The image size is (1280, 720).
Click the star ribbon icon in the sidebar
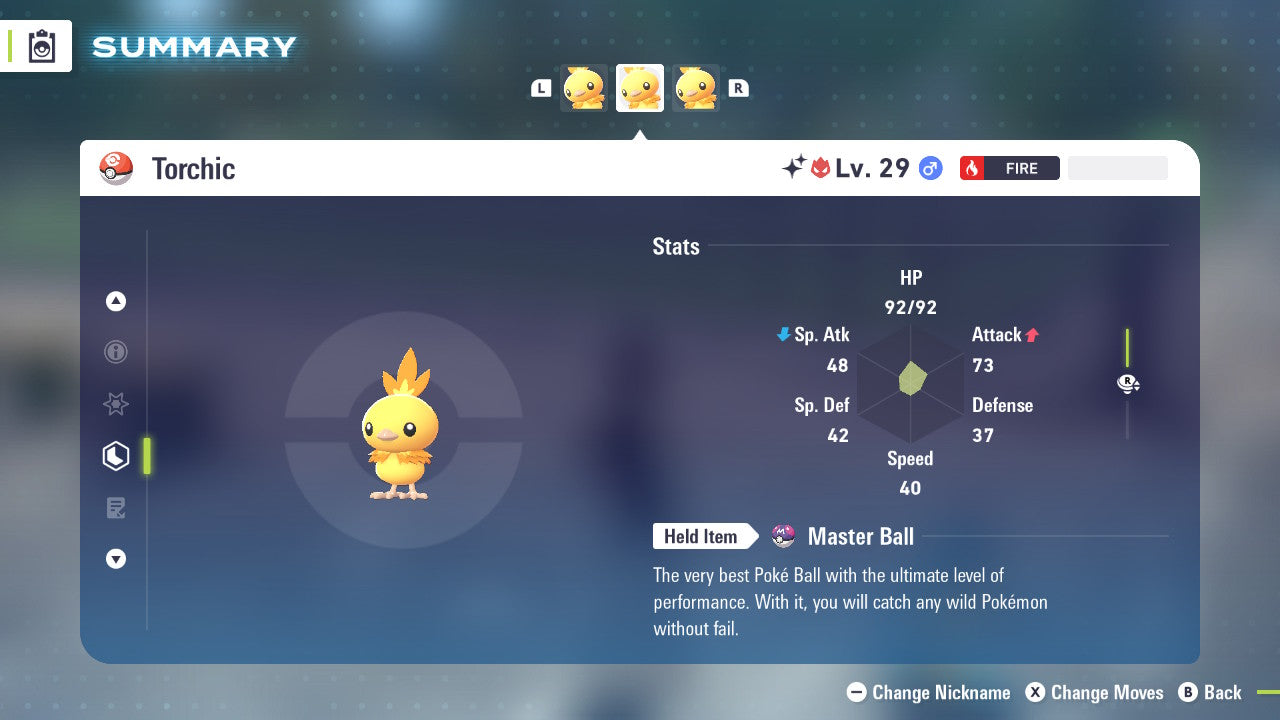[116, 404]
